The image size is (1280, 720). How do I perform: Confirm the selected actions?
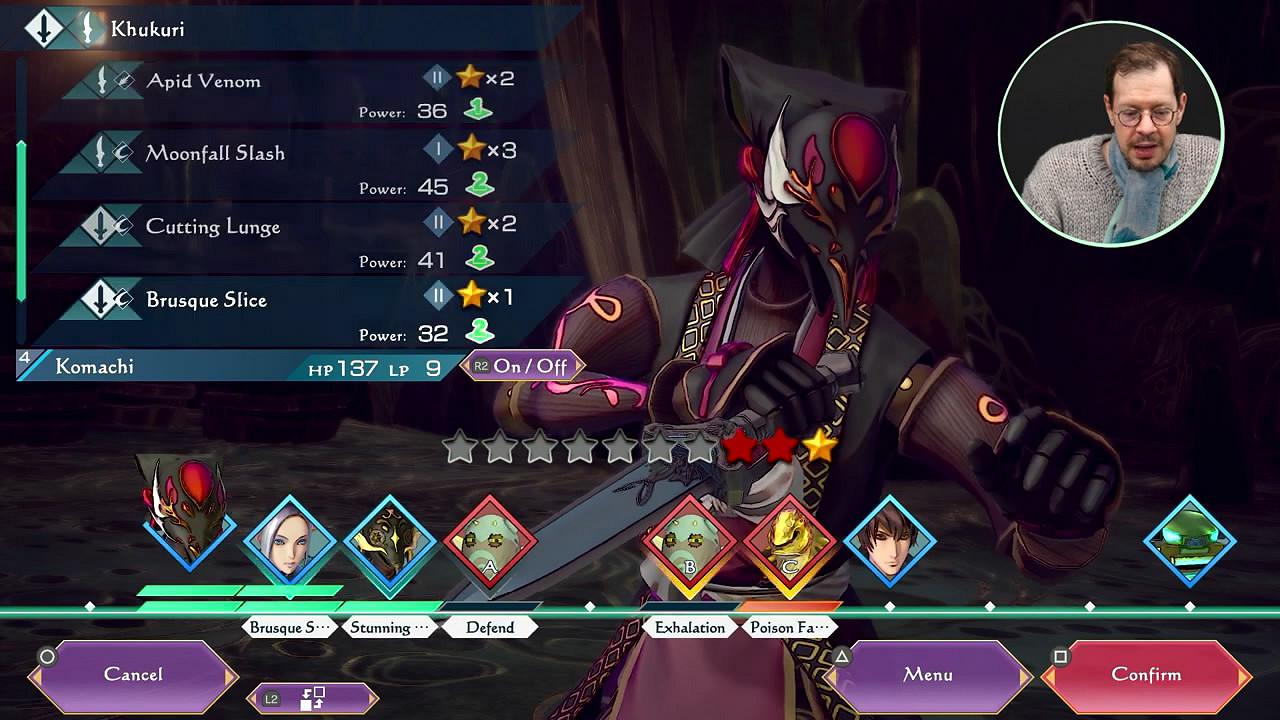coord(1145,675)
